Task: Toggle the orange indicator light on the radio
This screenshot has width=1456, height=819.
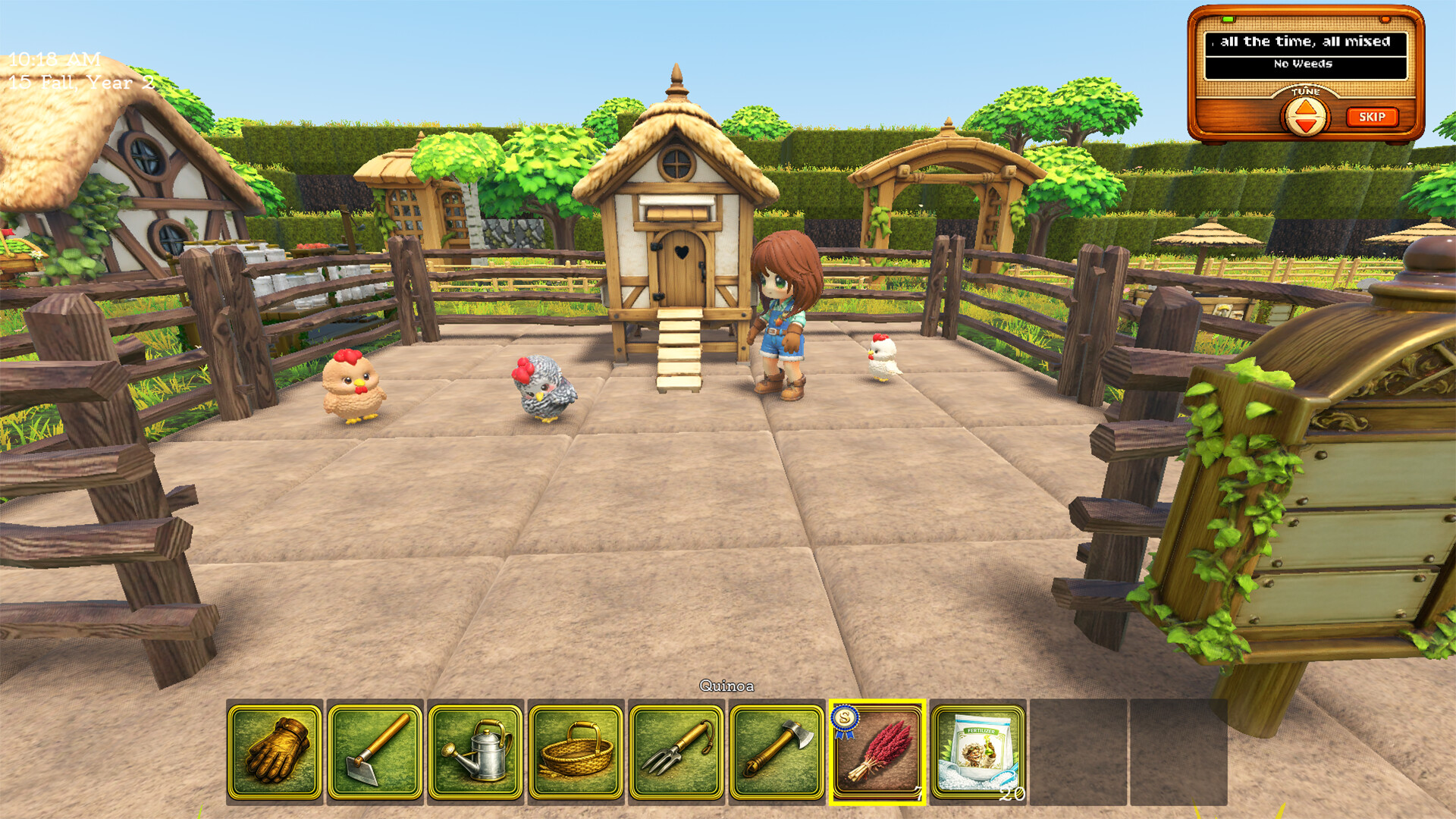Action: [x=1385, y=20]
